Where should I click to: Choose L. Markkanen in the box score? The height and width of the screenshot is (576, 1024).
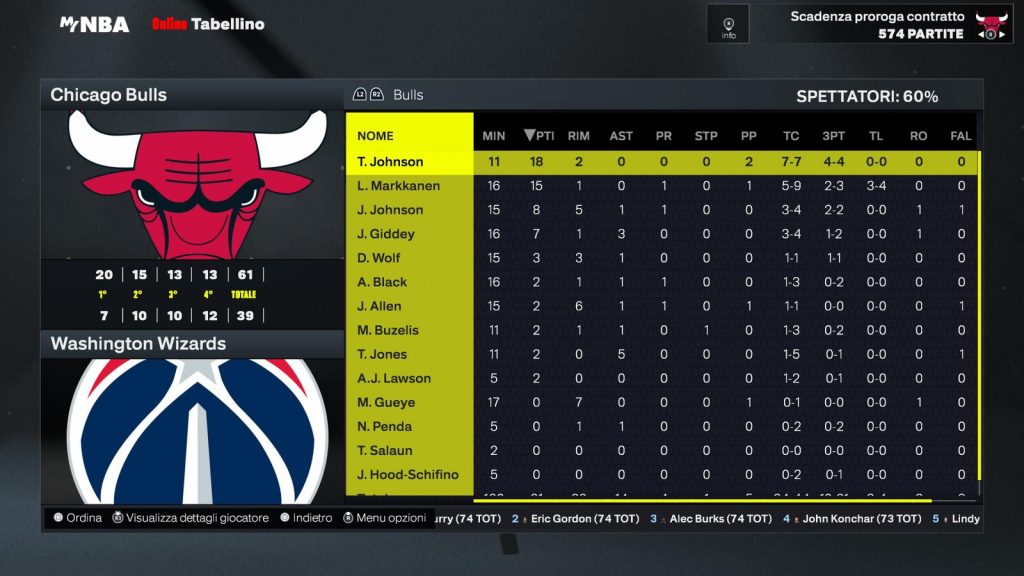399,186
